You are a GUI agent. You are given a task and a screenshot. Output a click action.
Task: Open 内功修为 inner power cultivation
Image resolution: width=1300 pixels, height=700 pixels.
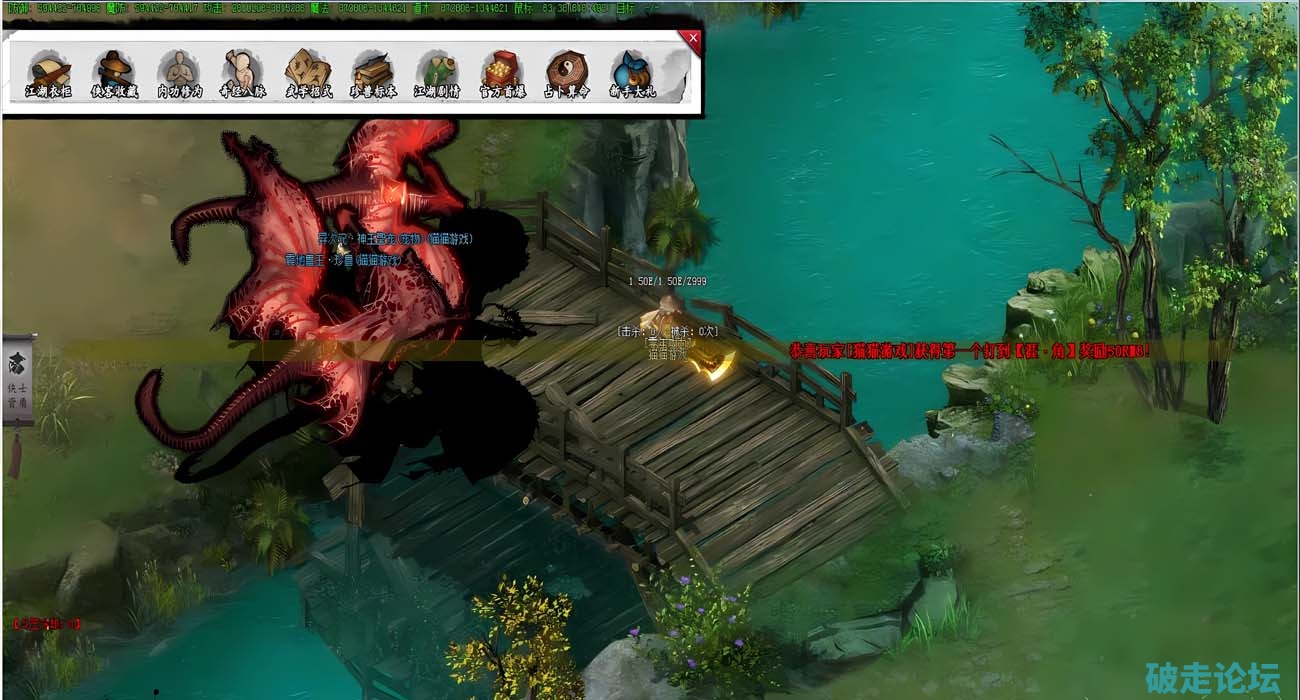tap(179, 72)
